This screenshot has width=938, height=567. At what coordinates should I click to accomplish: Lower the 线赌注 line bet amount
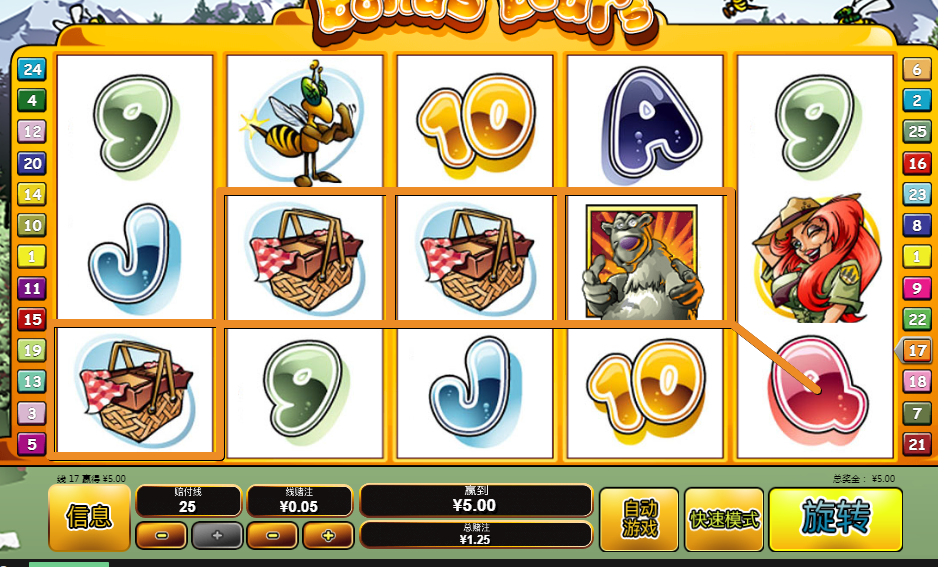(272, 536)
